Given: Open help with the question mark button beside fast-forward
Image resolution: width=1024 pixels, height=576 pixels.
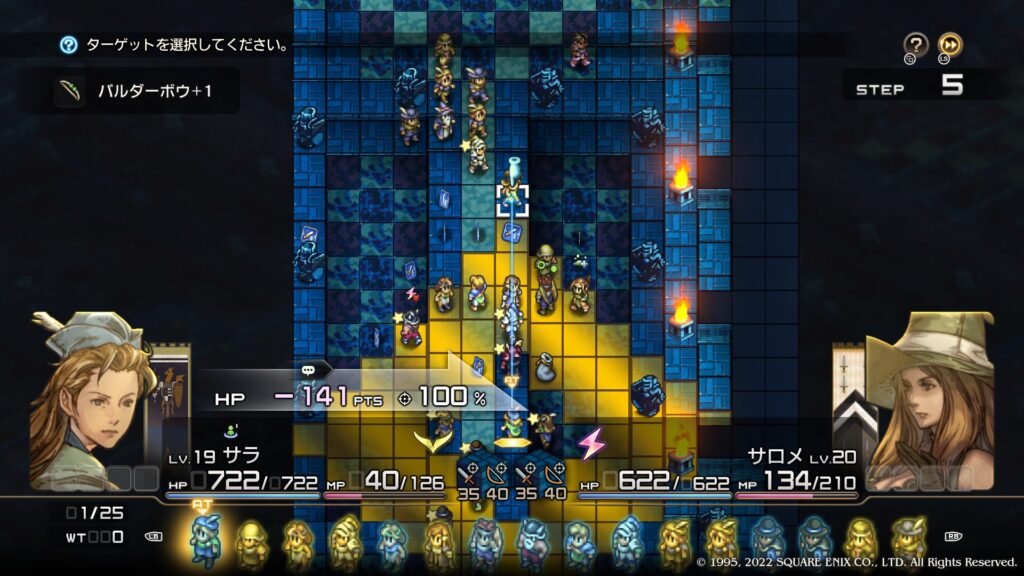Looking at the screenshot, I should [916, 45].
